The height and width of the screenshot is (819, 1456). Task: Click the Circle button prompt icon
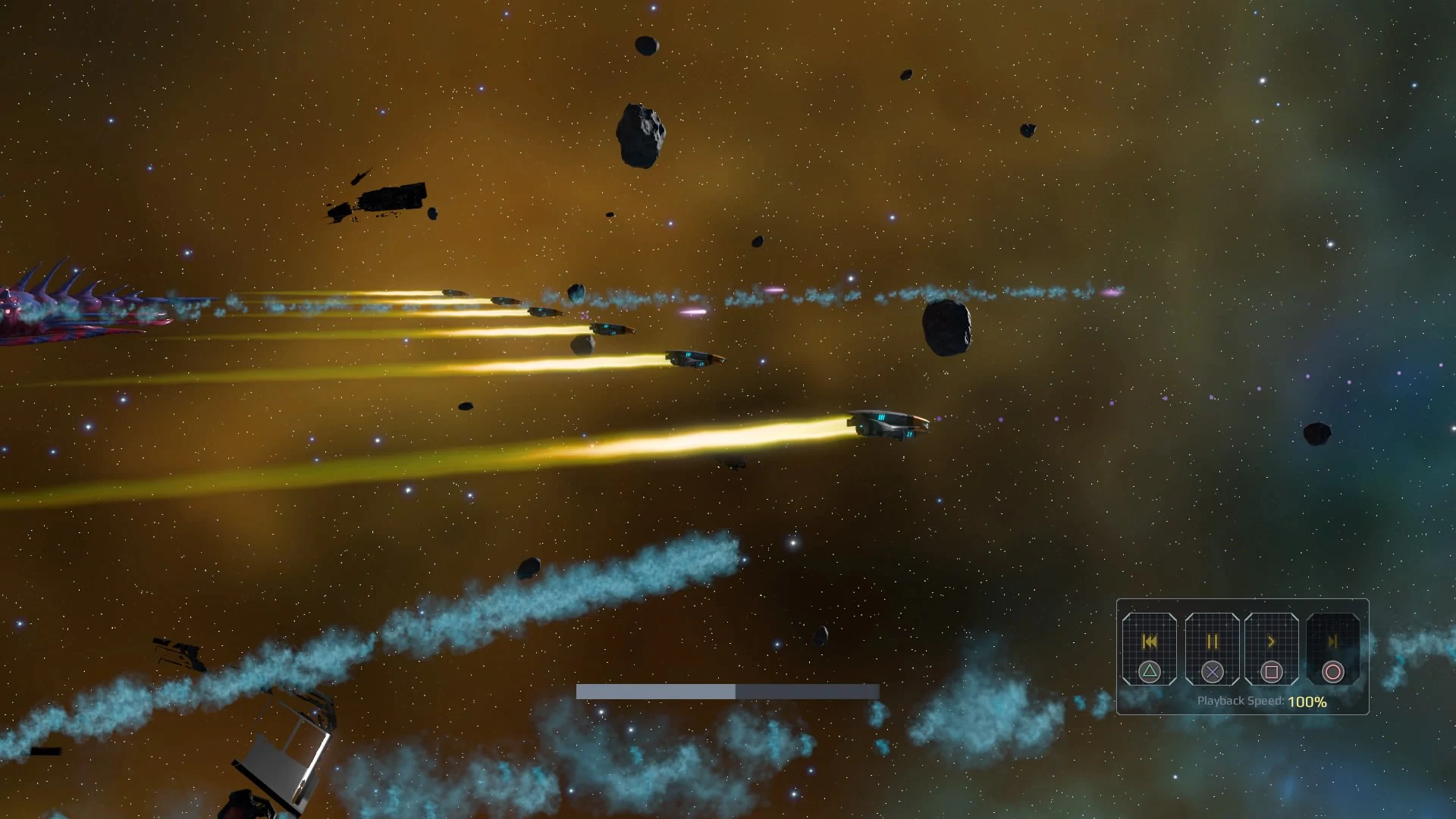[1333, 672]
